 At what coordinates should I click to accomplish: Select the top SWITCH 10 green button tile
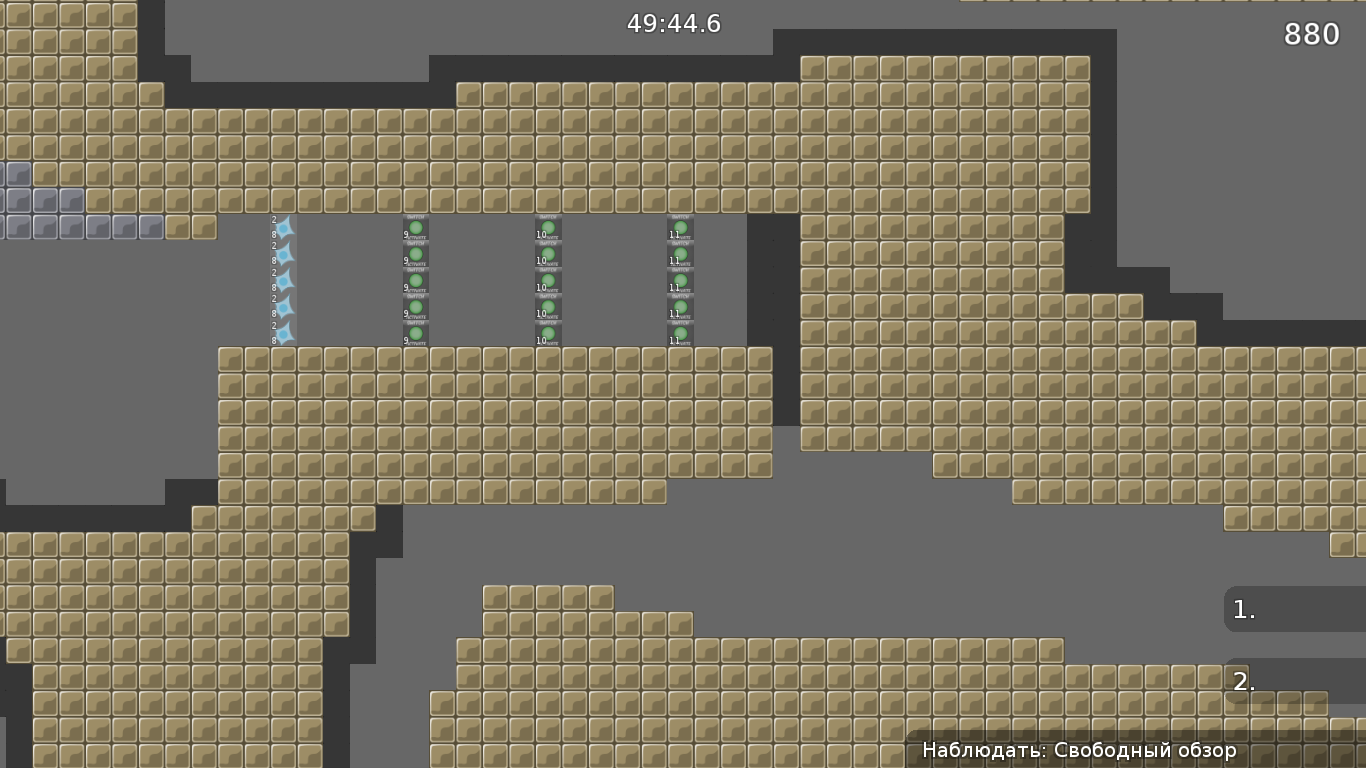pyautogui.click(x=548, y=228)
